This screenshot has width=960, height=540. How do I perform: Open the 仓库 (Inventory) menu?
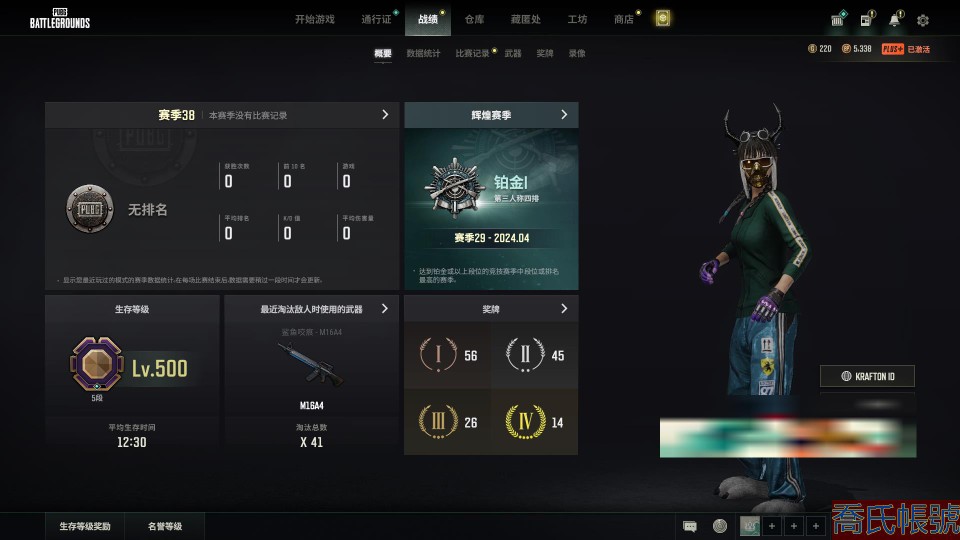click(474, 19)
